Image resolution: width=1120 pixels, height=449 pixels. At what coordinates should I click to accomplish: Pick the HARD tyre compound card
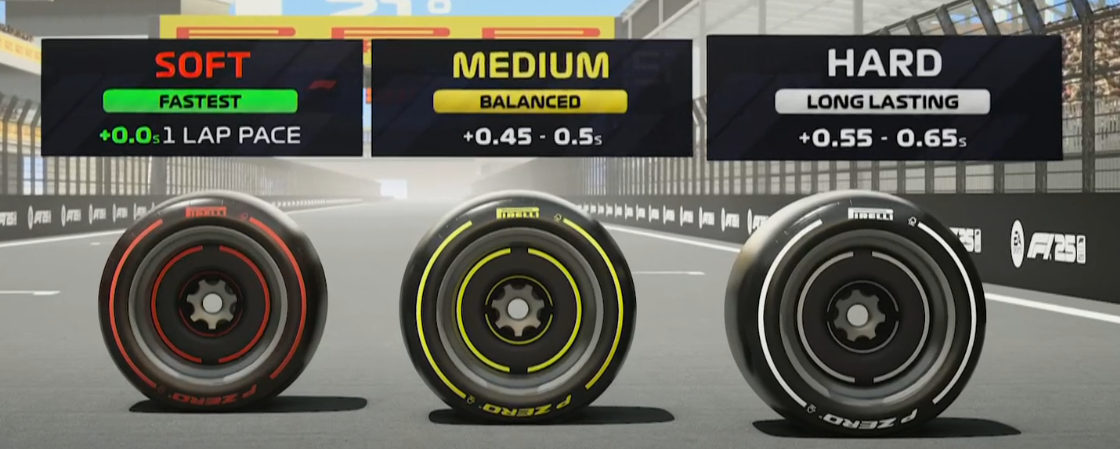[884, 98]
